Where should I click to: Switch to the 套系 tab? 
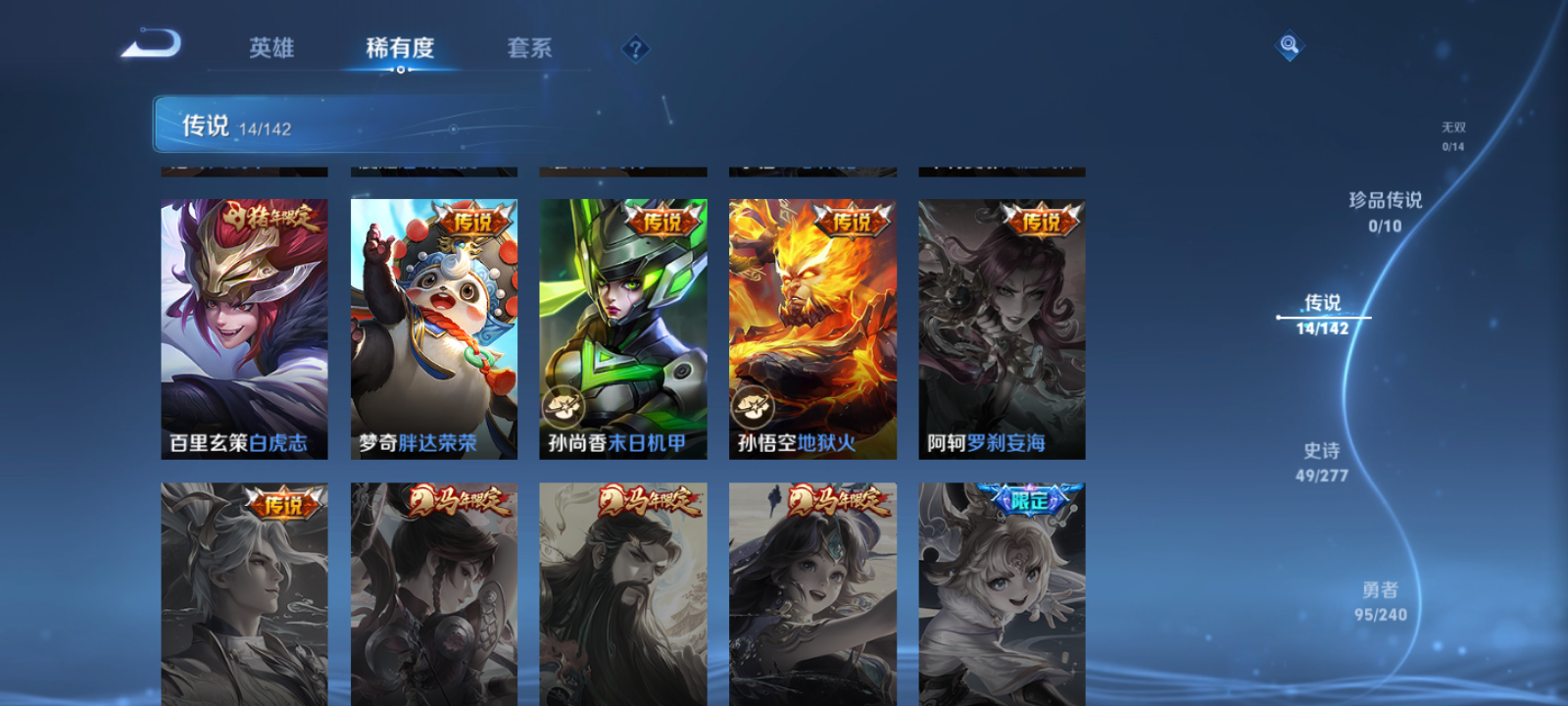click(x=529, y=46)
